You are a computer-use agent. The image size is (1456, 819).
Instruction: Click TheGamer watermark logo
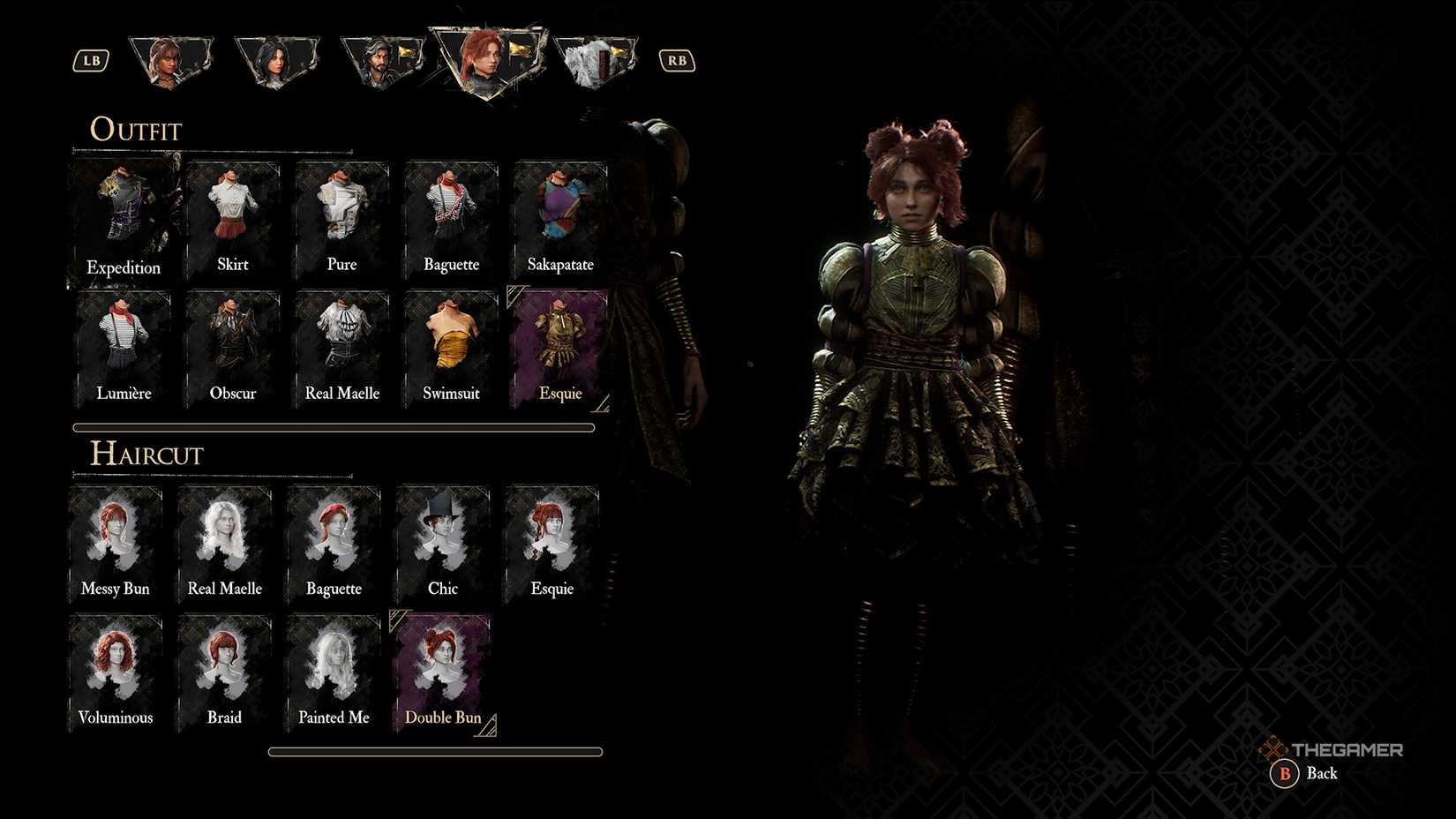click(x=1333, y=748)
